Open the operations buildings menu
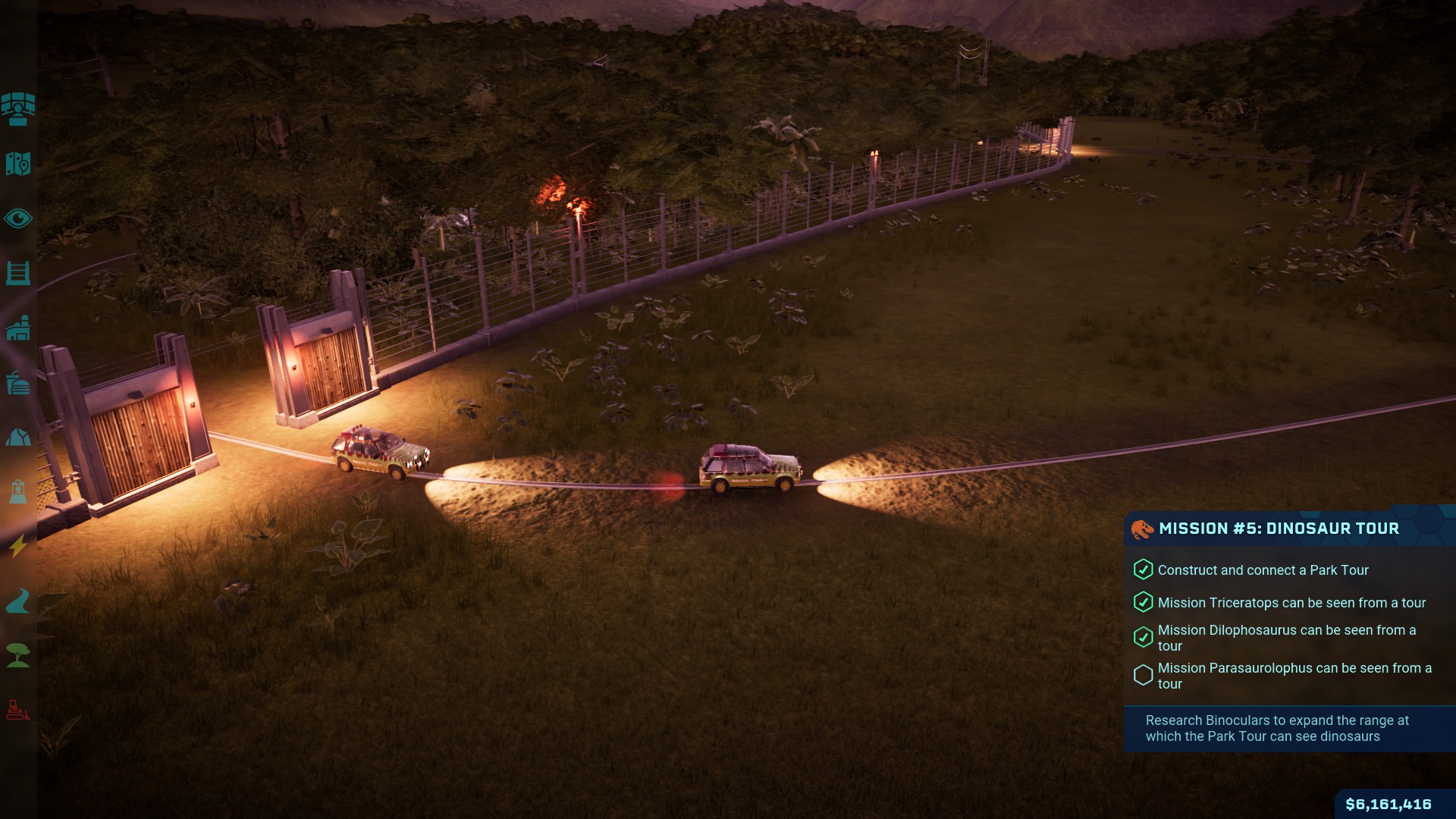Viewport: 1456px width, 819px height. point(18,328)
